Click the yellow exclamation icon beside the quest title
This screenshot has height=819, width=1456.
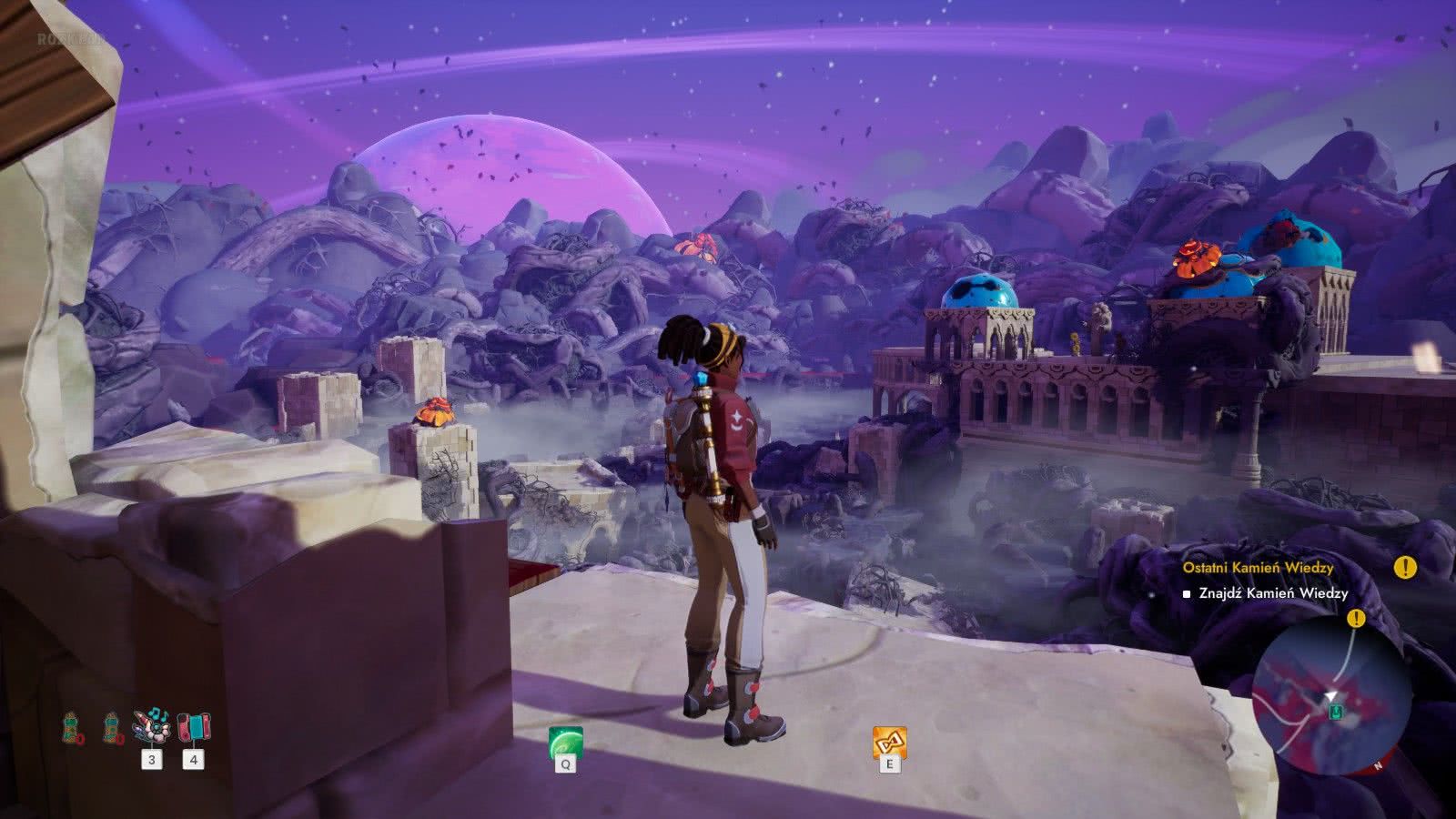(1405, 568)
